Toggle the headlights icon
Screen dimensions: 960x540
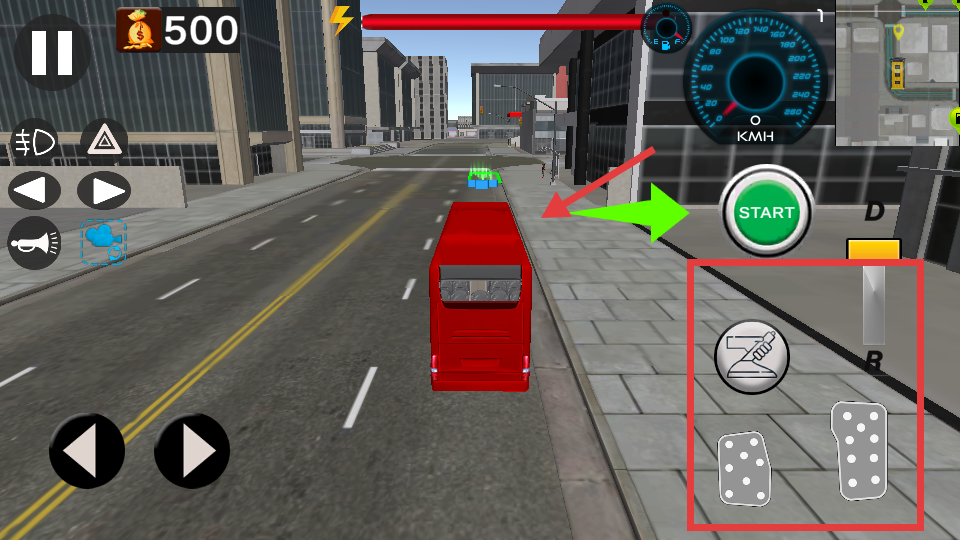point(34,144)
